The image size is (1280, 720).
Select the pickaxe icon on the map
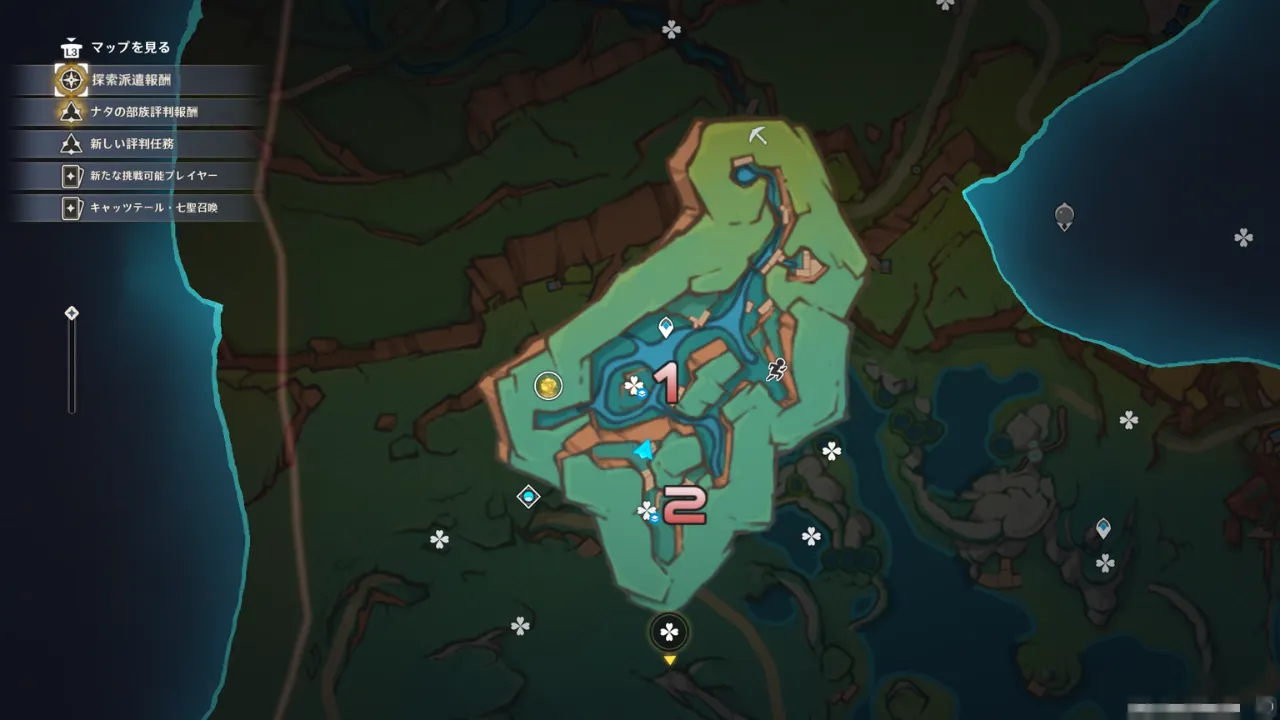(x=758, y=135)
